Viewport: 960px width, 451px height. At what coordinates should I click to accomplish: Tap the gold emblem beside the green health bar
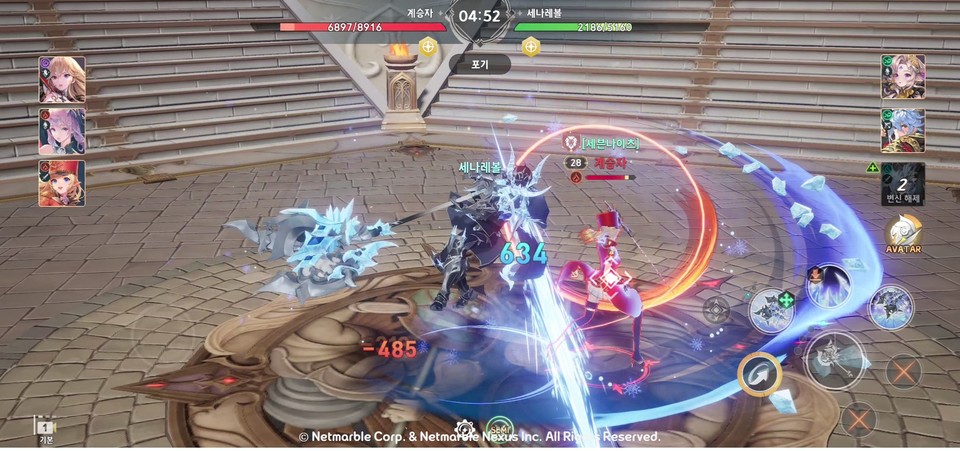pyautogui.click(x=530, y=46)
